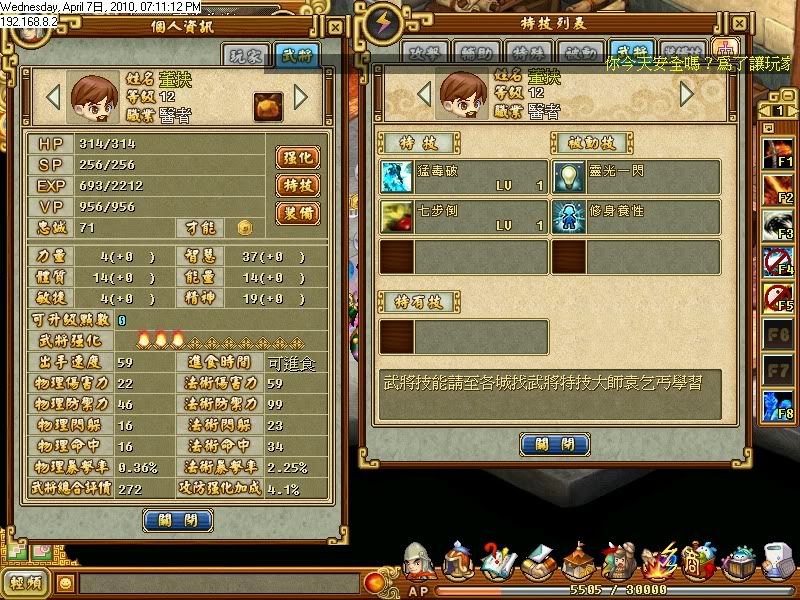Close the skill list with 關閉 button
The image size is (800, 600).
554,444
